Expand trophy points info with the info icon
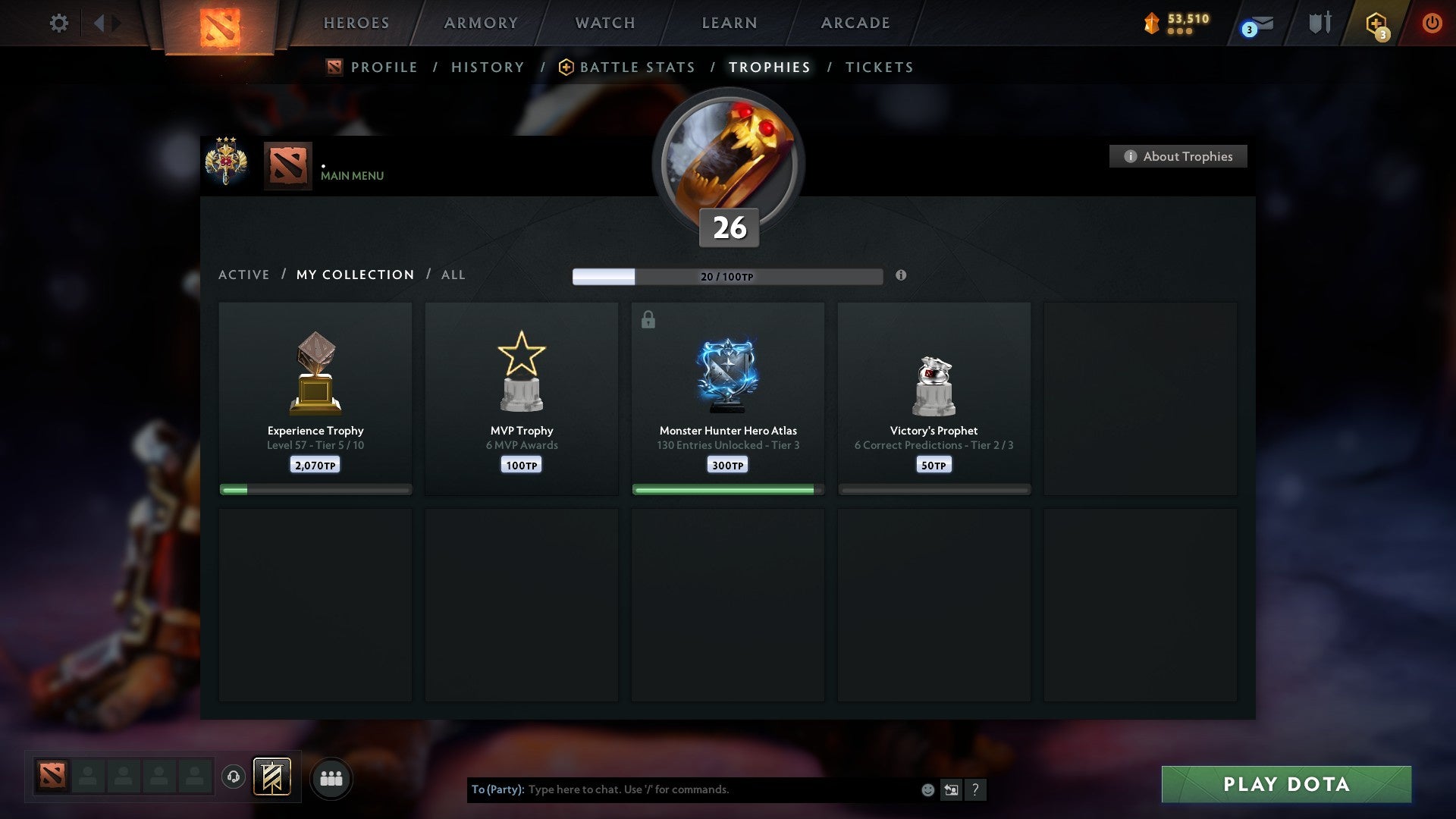The width and height of the screenshot is (1456, 819). tap(901, 276)
